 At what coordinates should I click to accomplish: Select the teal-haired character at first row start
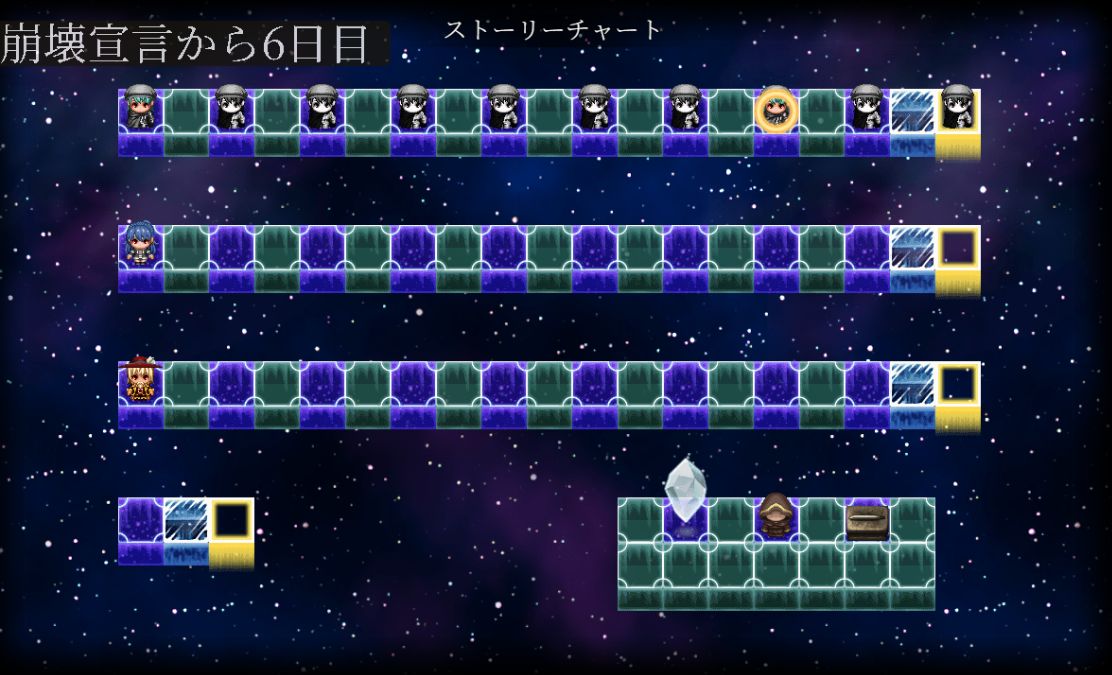(139, 109)
